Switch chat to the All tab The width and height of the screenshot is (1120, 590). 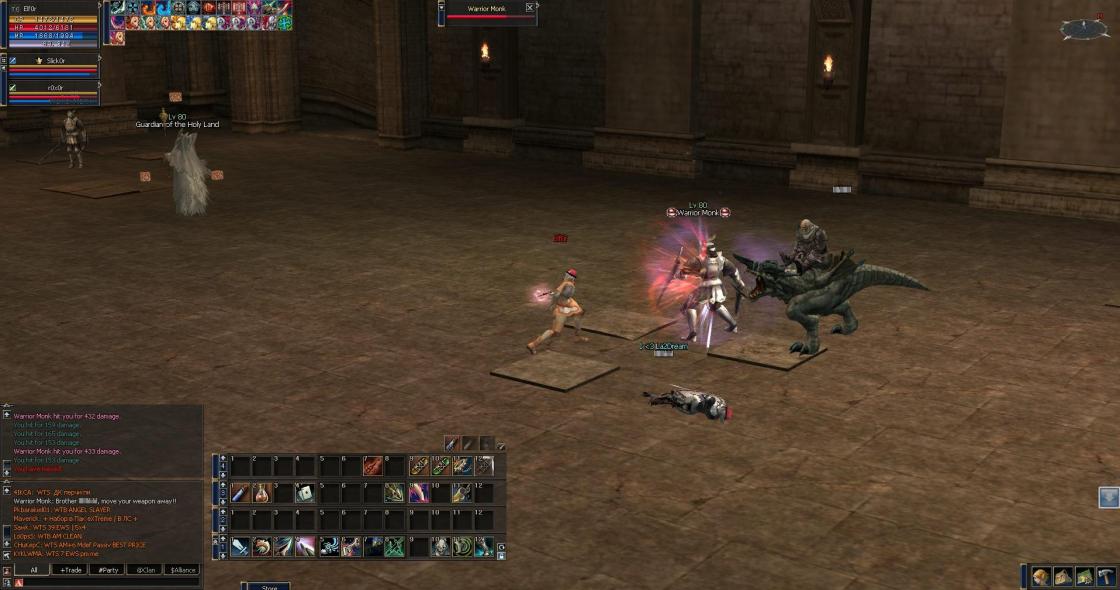click(x=33, y=570)
